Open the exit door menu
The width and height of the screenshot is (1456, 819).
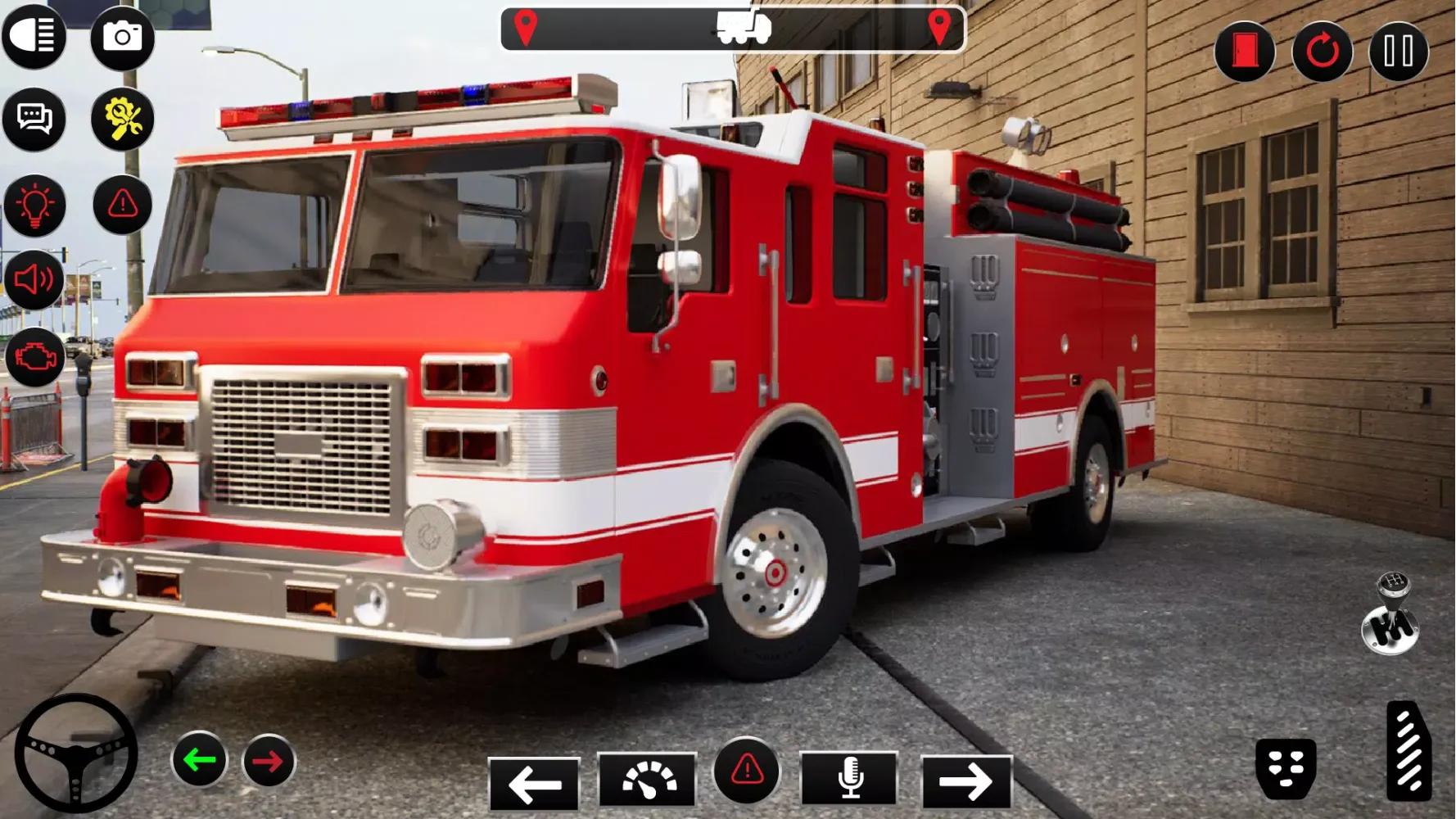(1246, 52)
